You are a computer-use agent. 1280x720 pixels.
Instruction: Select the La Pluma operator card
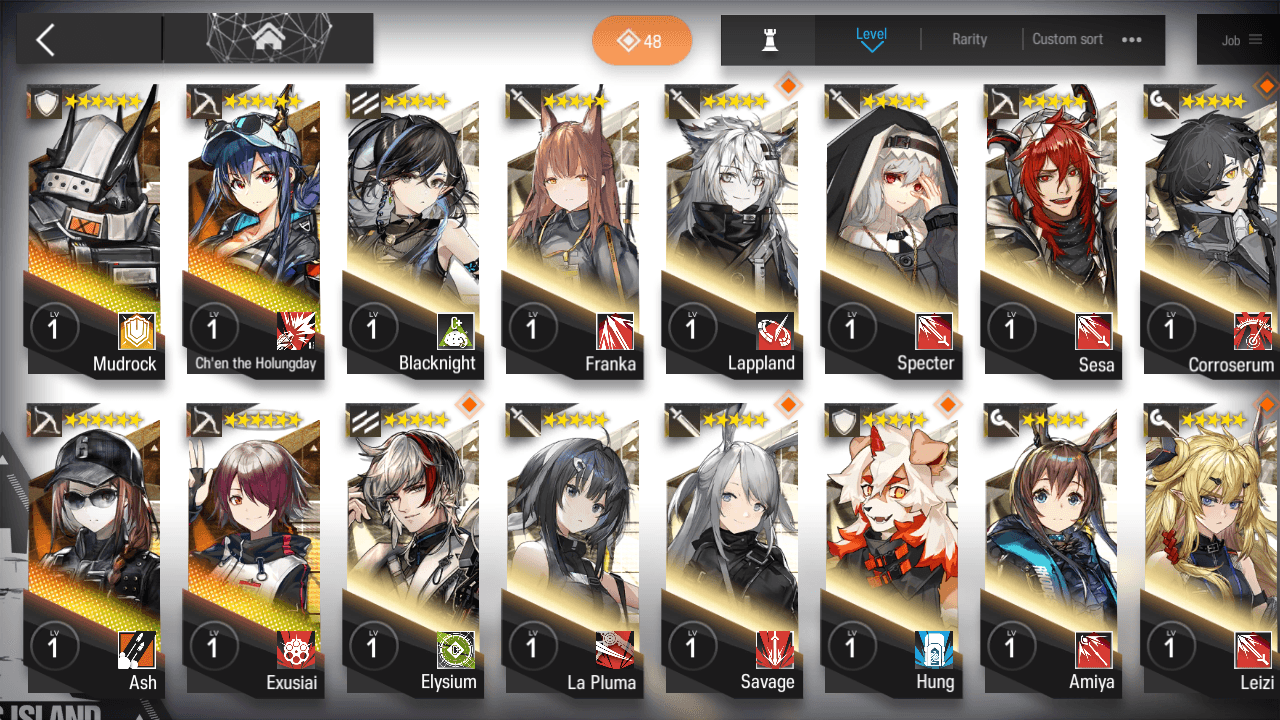pyautogui.click(x=572, y=548)
